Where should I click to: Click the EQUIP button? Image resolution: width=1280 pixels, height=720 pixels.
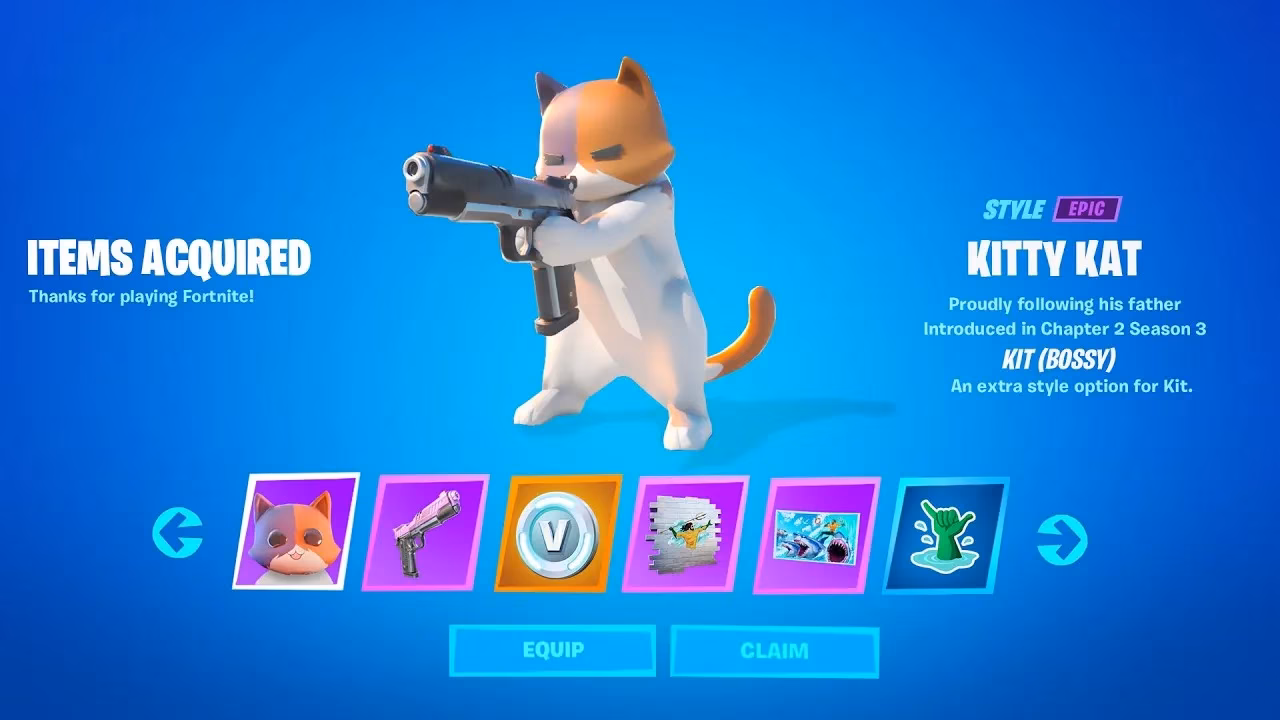tap(552, 650)
